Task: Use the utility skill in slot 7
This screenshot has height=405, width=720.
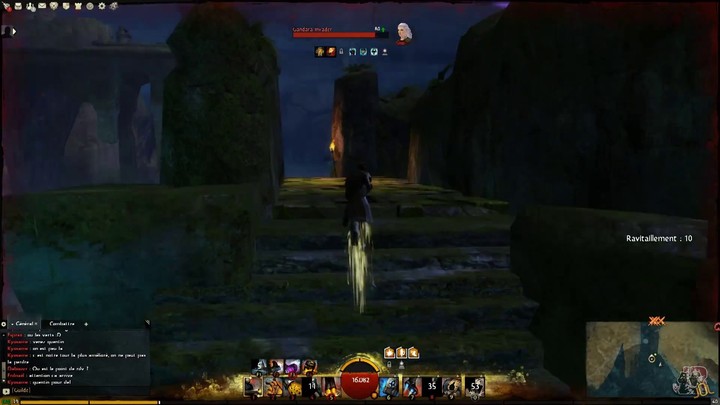Action: (410, 385)
